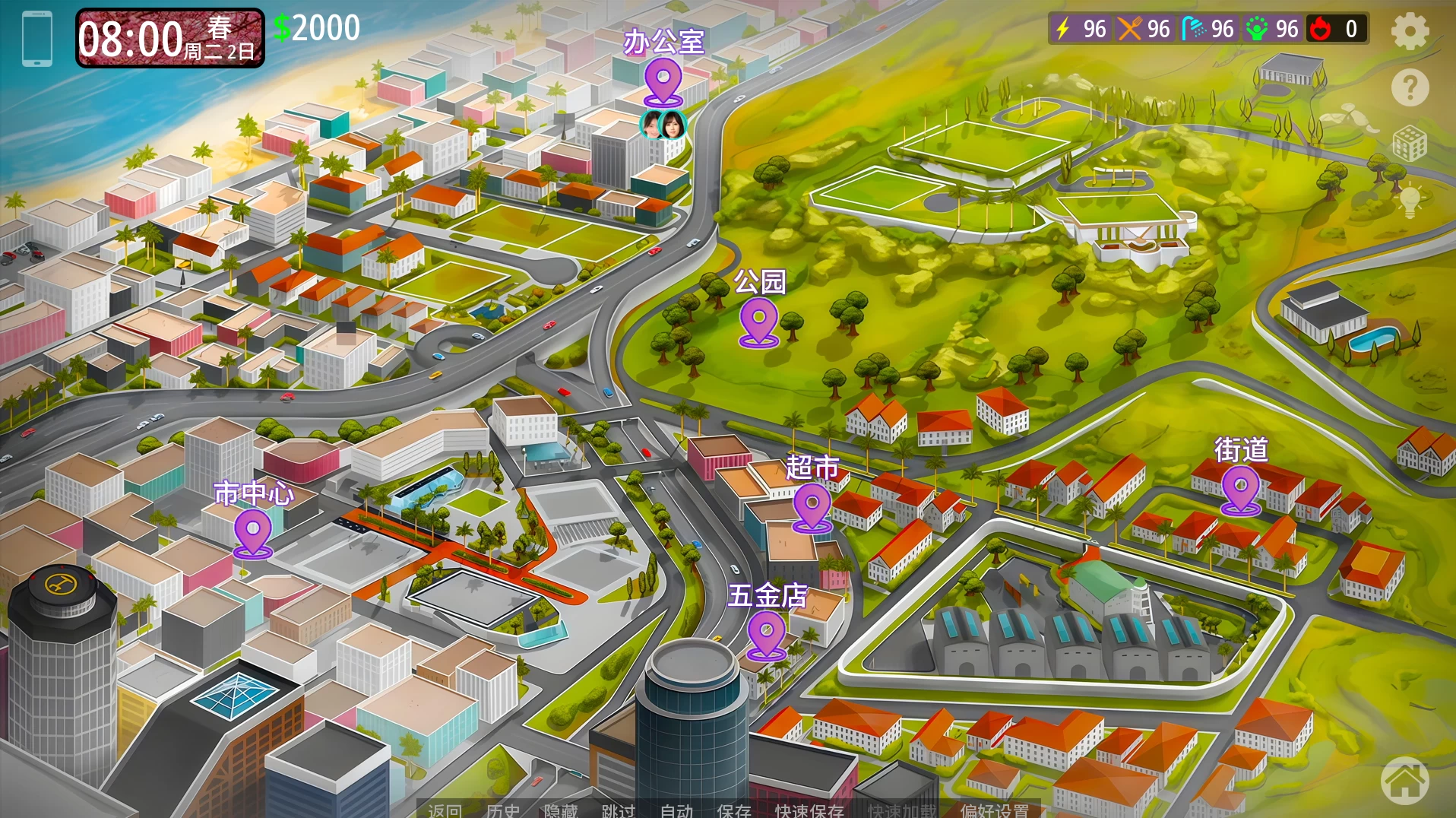Toggle 跳过 skip mode
The image size is (1456, 818).
pos(619,810)
